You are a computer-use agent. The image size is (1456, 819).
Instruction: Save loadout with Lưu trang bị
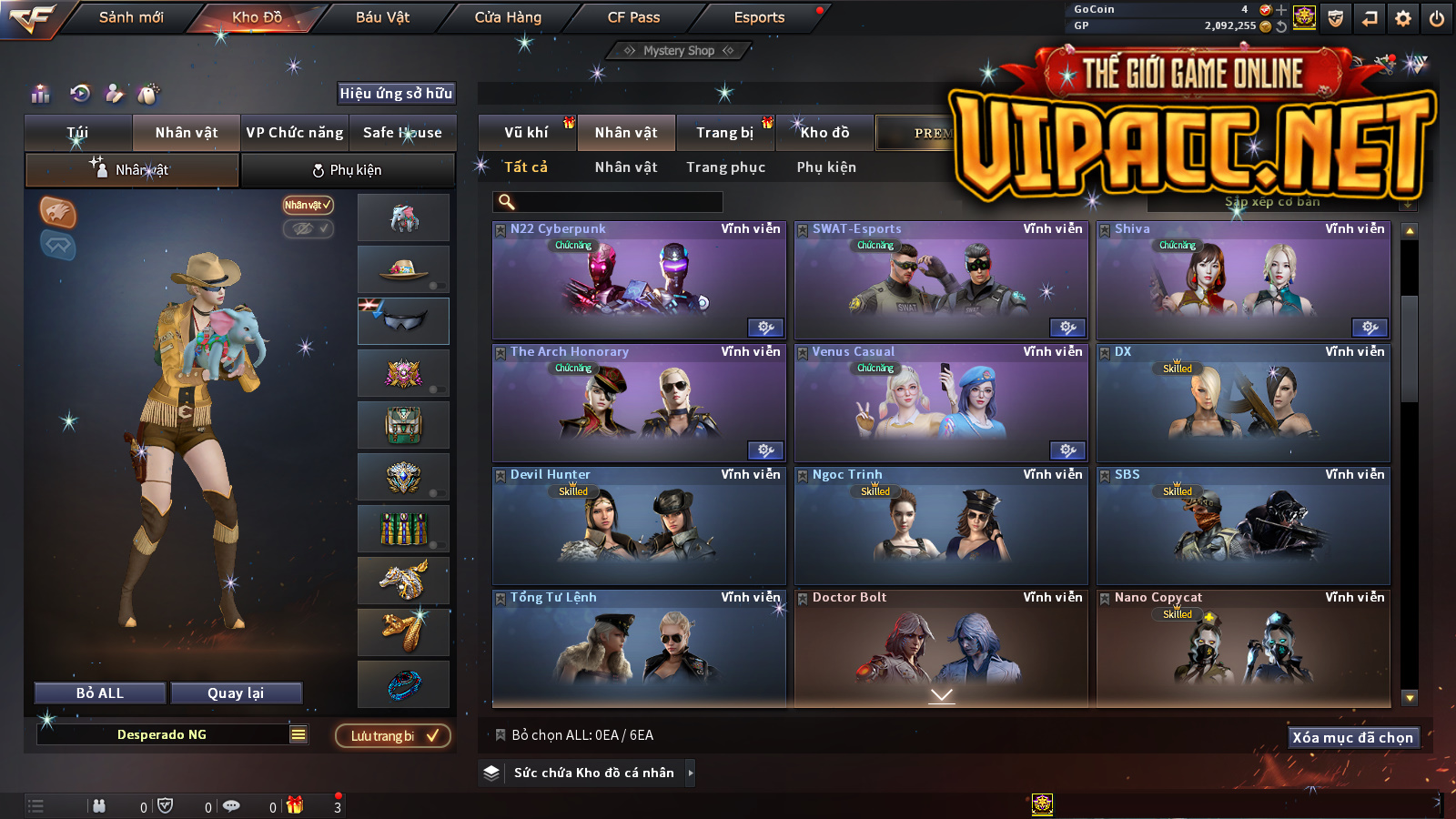[393, 736]
